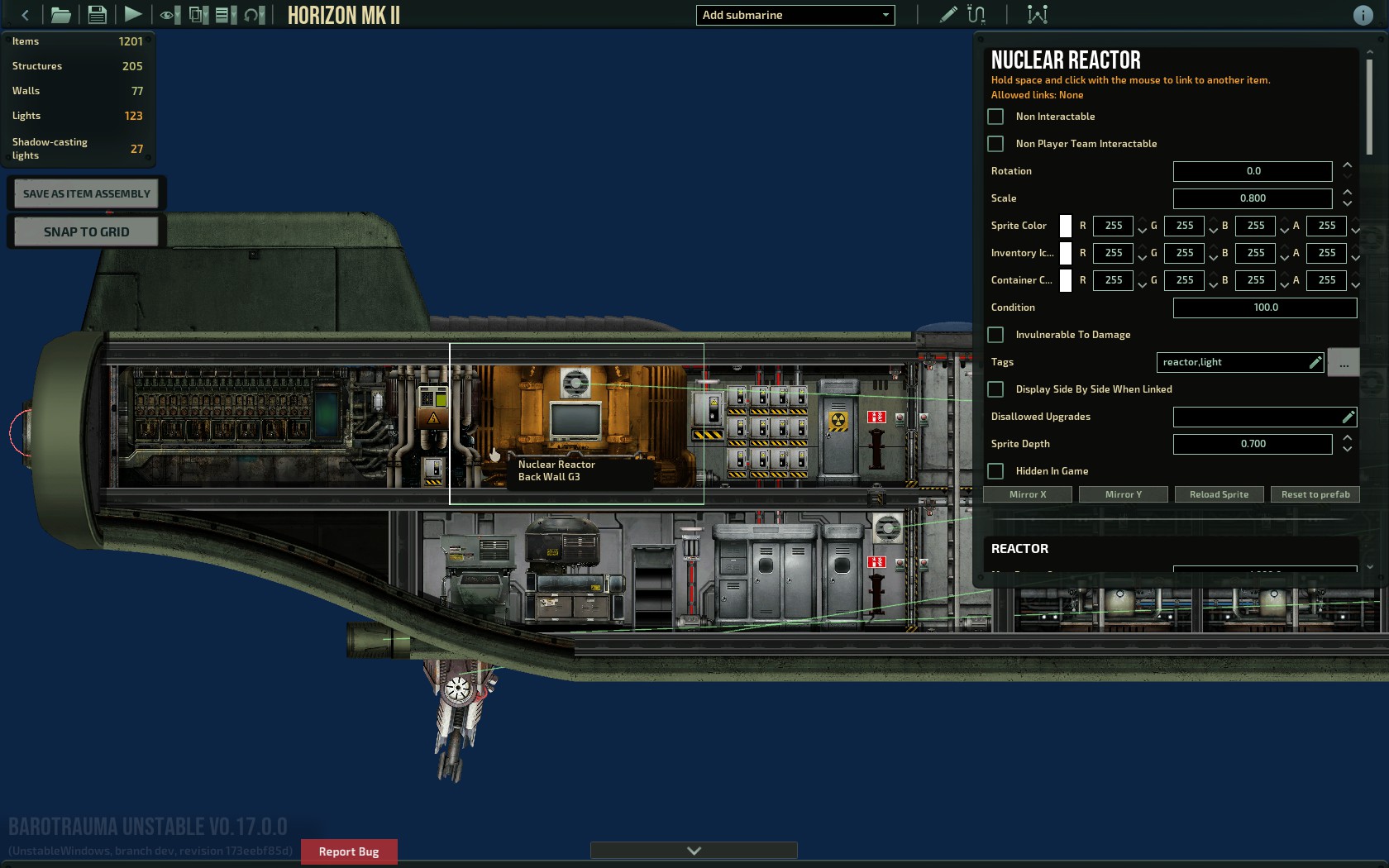Enable Invulnerable To Damage
The height and width of the screenshot is (868, 1389).
pos(996,335)
